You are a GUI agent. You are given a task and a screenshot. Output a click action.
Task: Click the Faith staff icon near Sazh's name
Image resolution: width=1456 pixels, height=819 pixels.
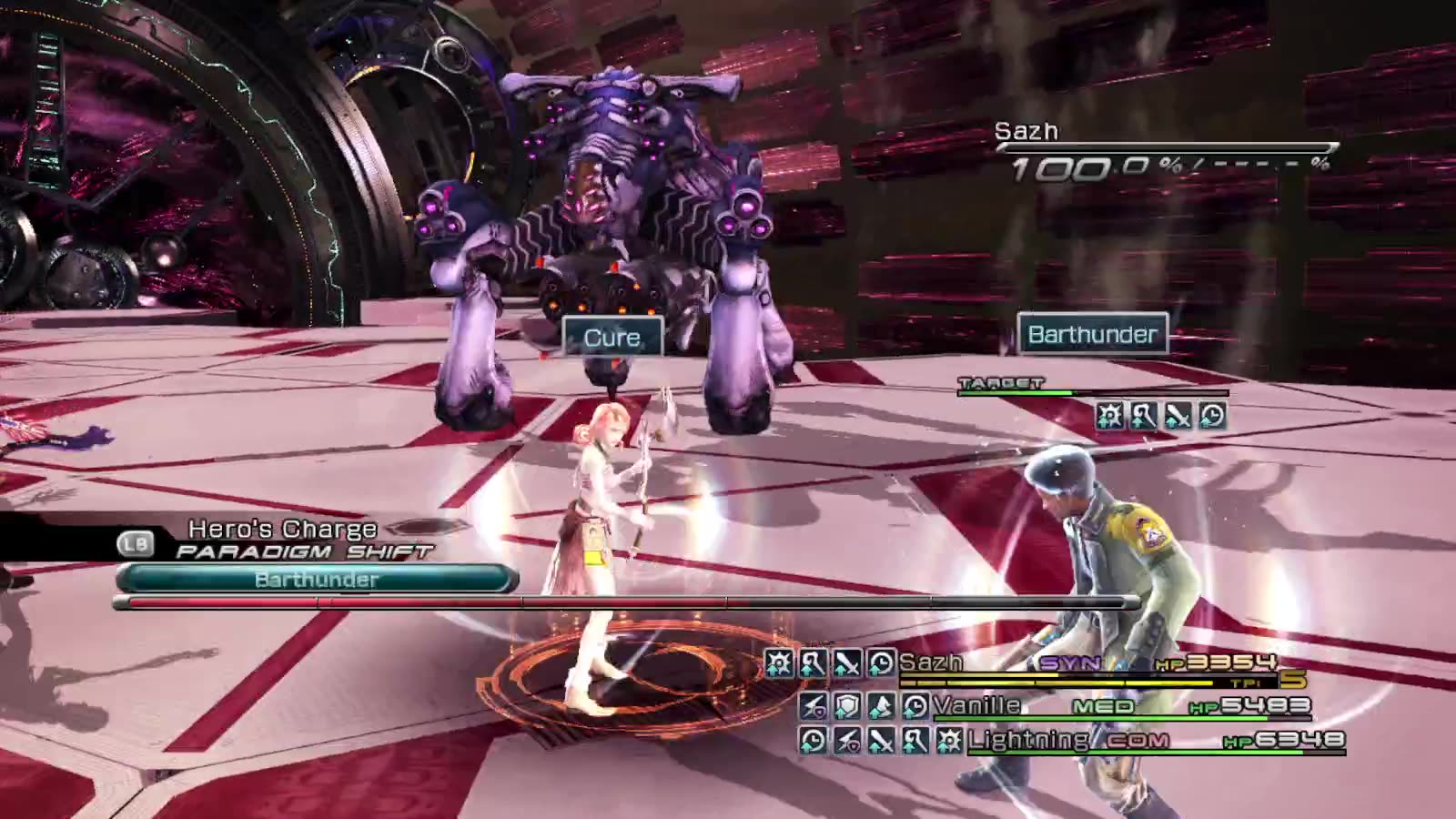click(813, 663)
